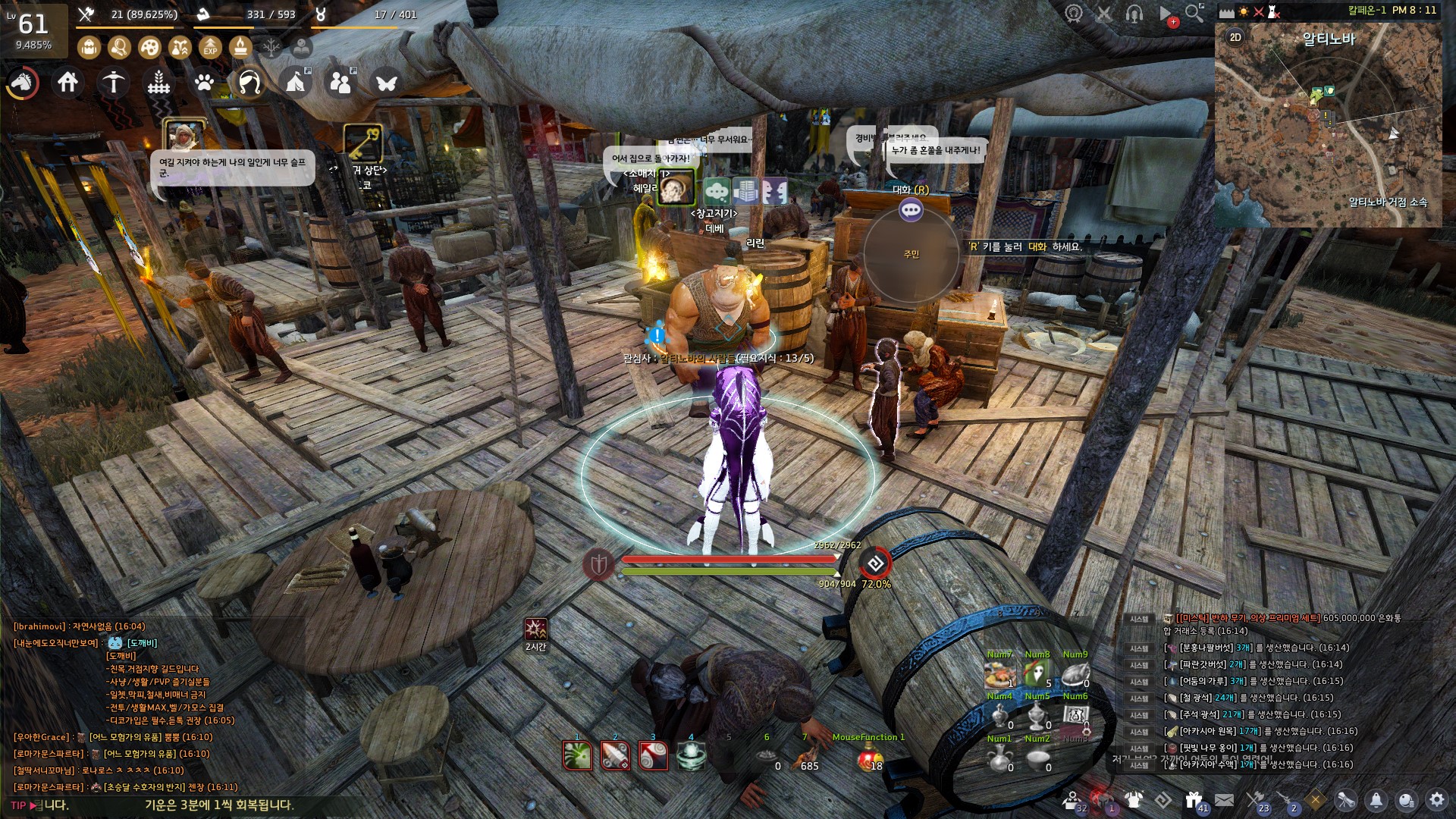Click the house residence icon
Screen dimensions: 1456x819
click(x=67, y=82)
